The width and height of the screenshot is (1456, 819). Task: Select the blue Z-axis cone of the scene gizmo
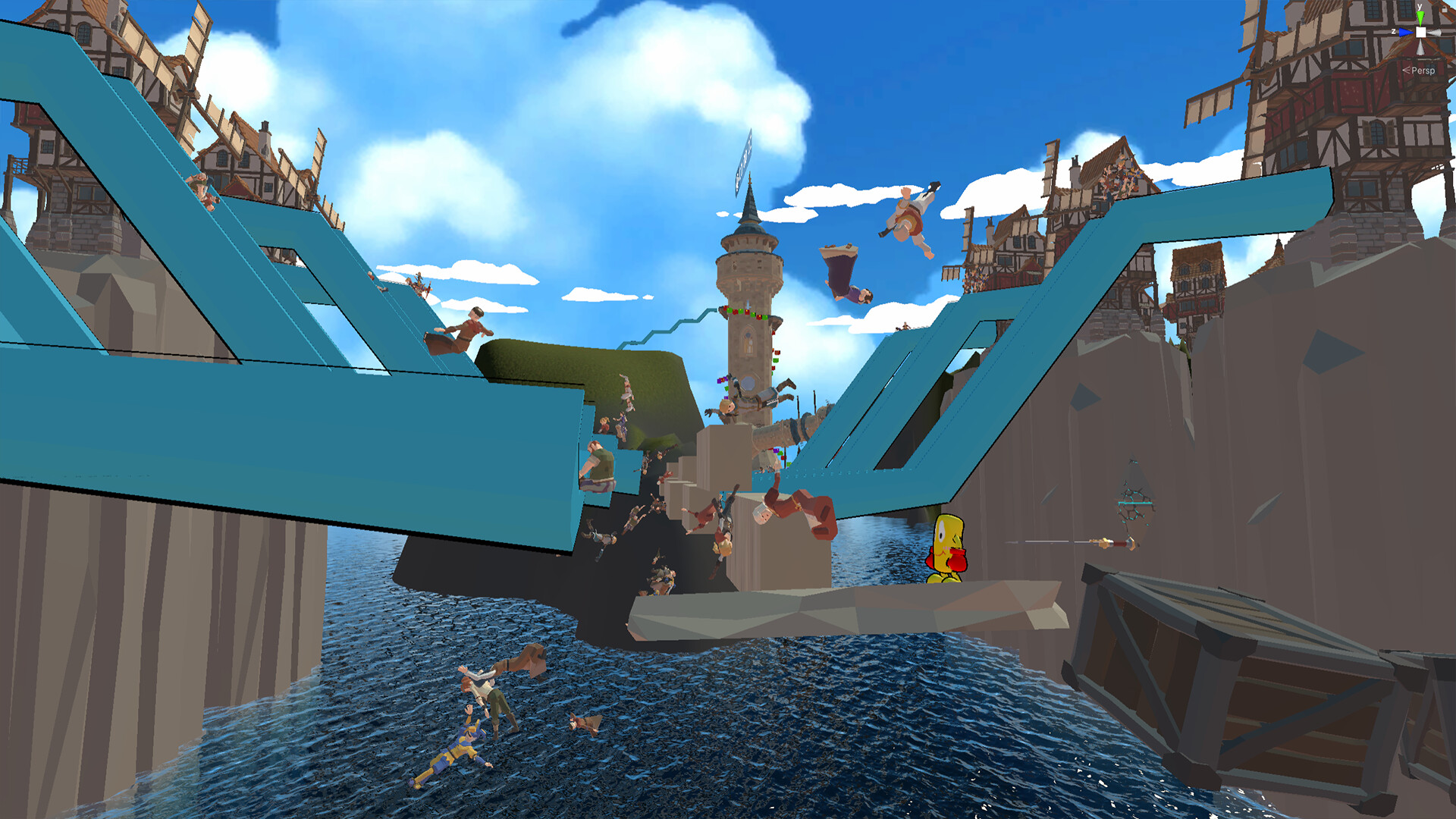pos(1405,32)
